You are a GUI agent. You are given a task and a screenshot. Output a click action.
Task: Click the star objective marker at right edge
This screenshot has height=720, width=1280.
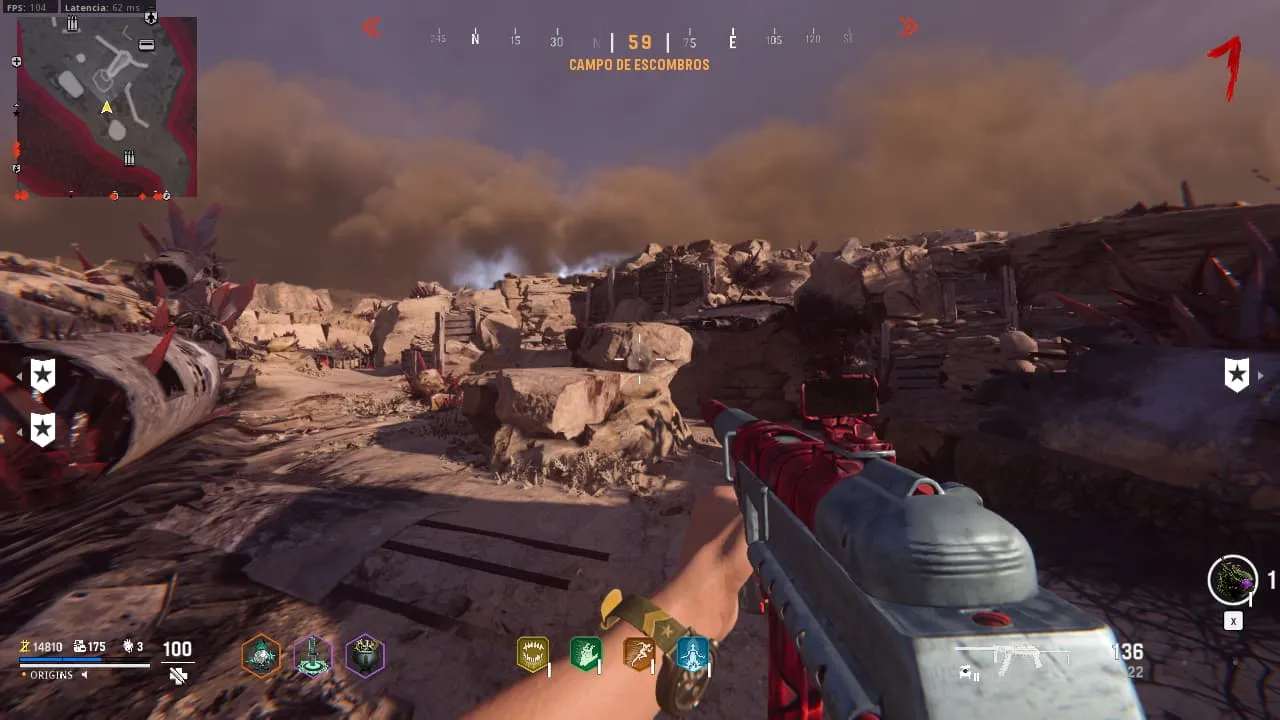coord(1237,375)
